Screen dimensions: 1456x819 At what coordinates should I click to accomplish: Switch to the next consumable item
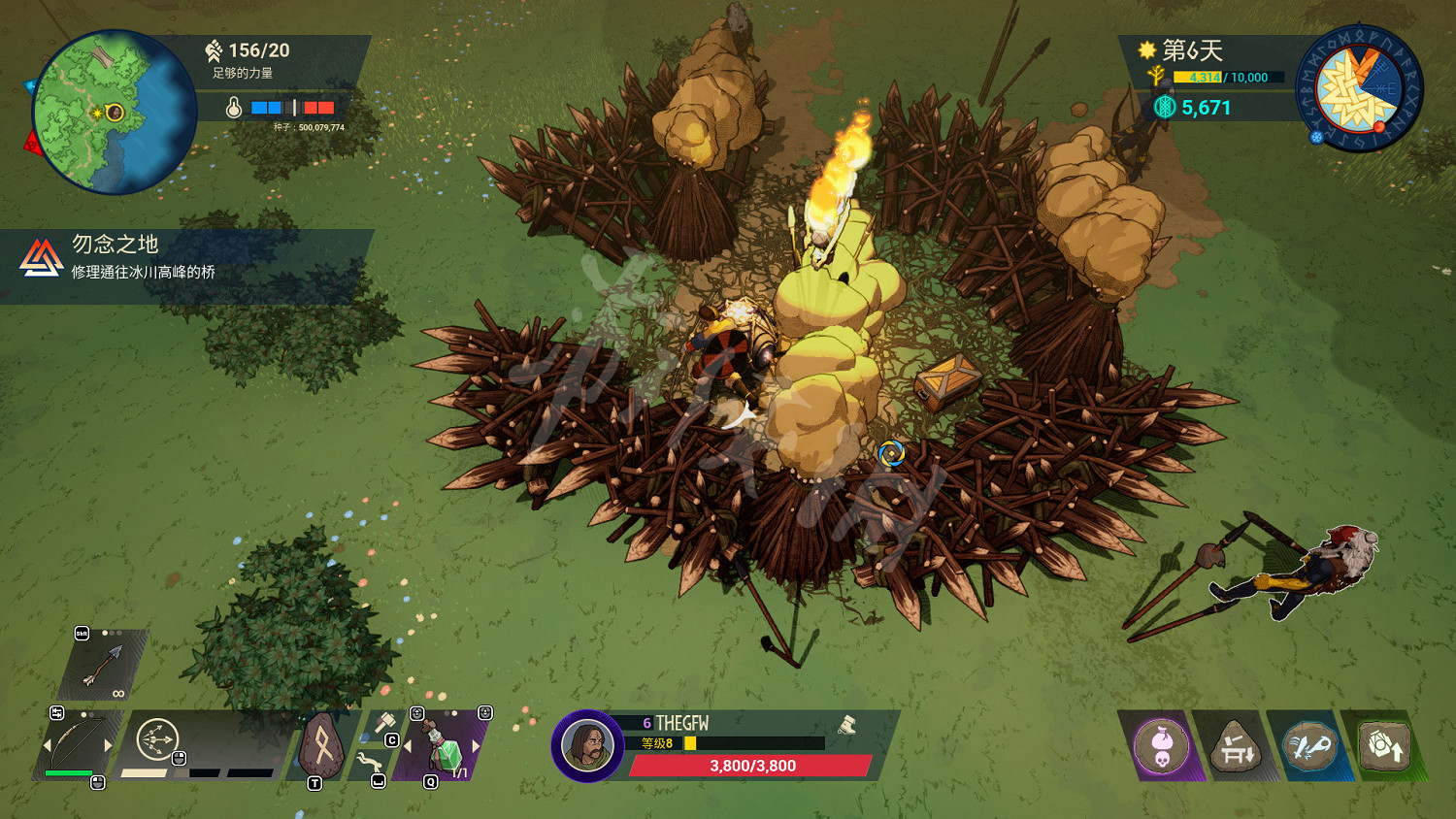pyautogui.click(x=477, y=746)
